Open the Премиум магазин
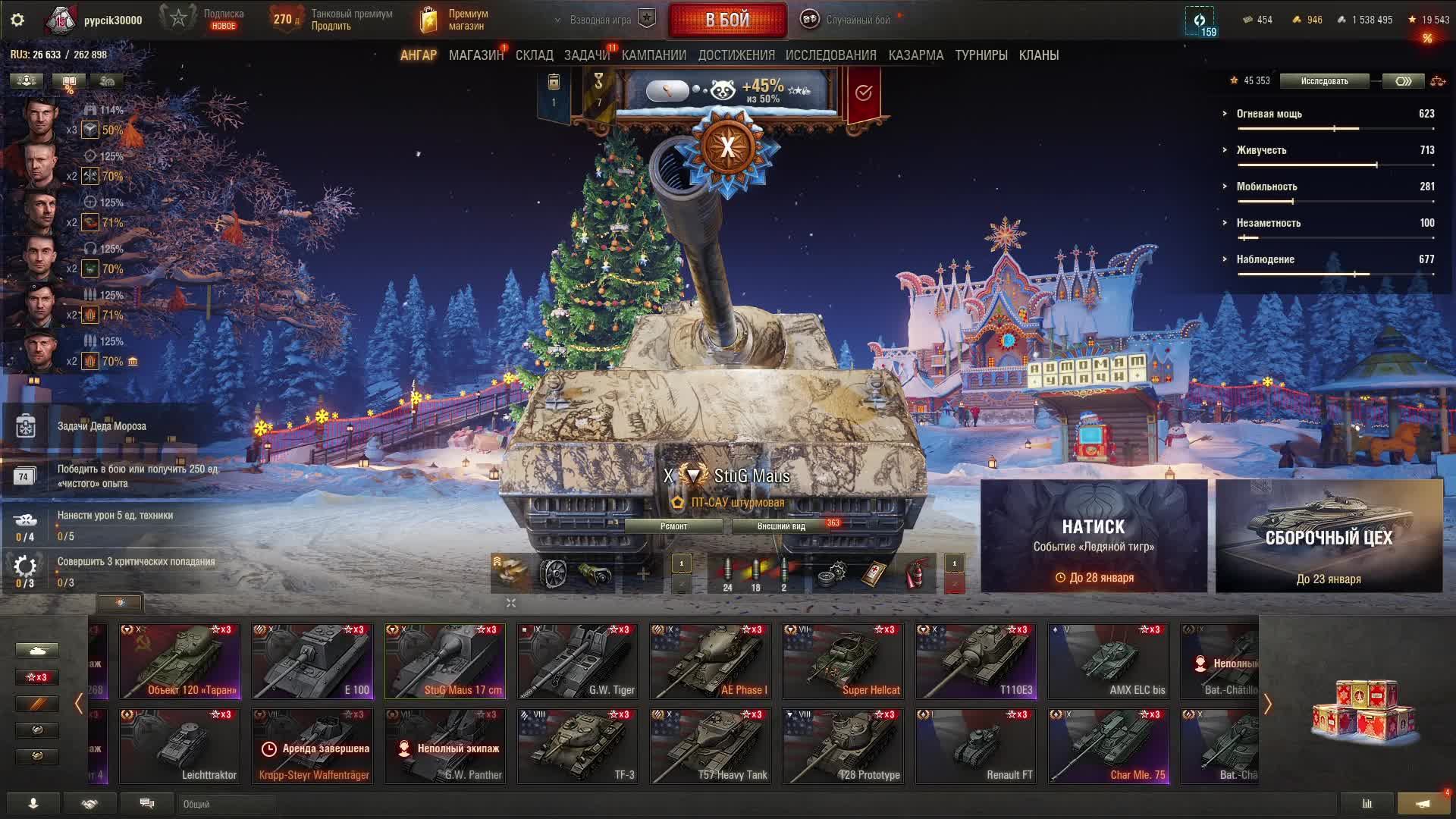This screenshot has width=1456, height=819. point(455,20)
